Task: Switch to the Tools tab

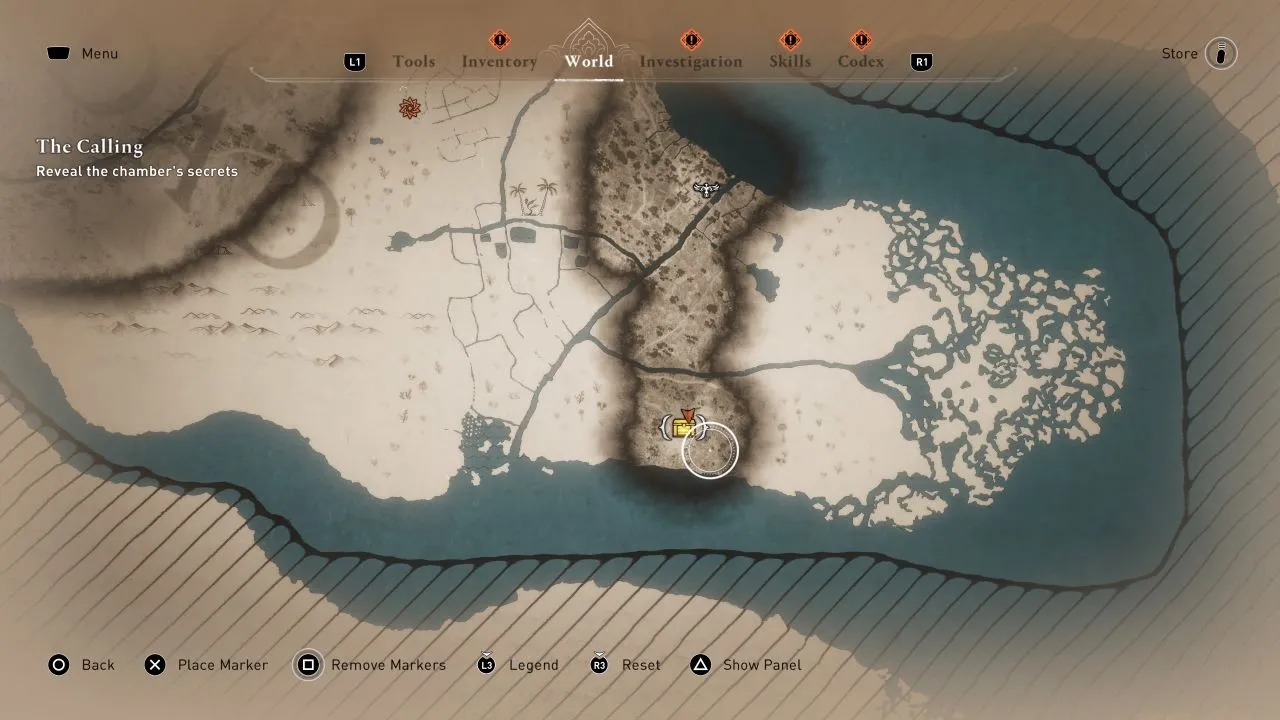Action: pos(414,61)
